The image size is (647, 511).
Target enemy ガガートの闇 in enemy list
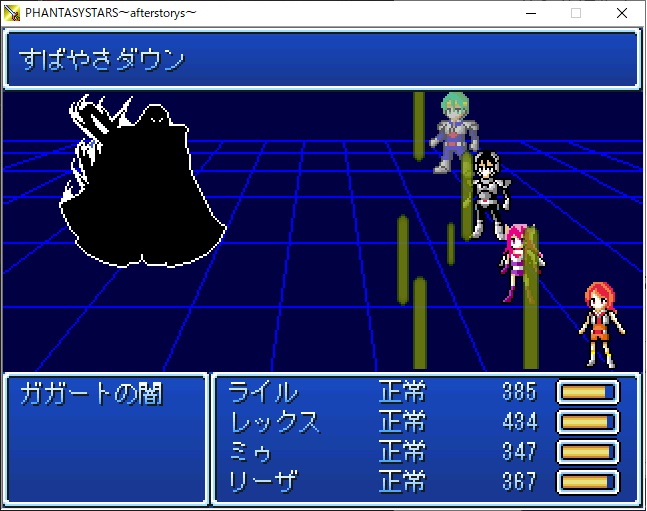pyautogui.click(x=91, y=393)
